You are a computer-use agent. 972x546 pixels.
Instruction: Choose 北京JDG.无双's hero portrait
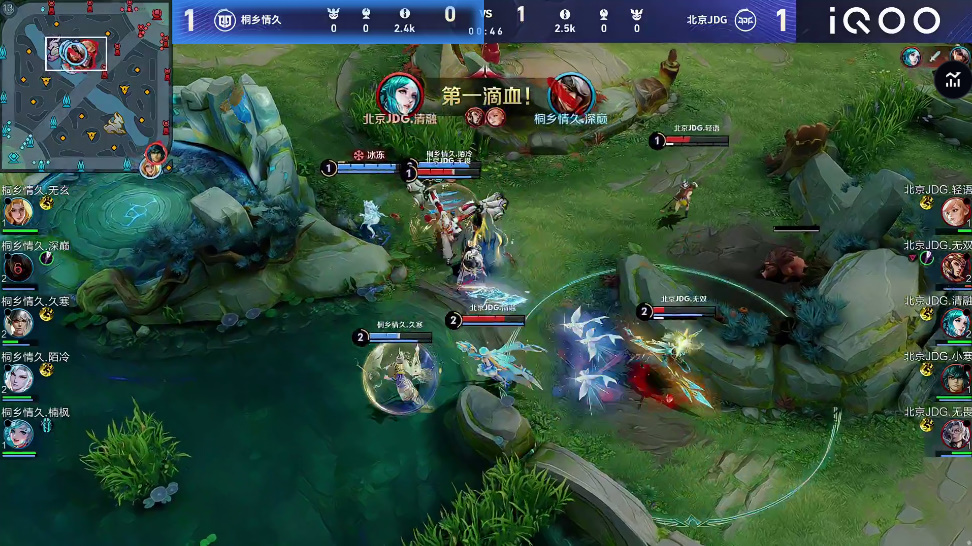(955, 267)
